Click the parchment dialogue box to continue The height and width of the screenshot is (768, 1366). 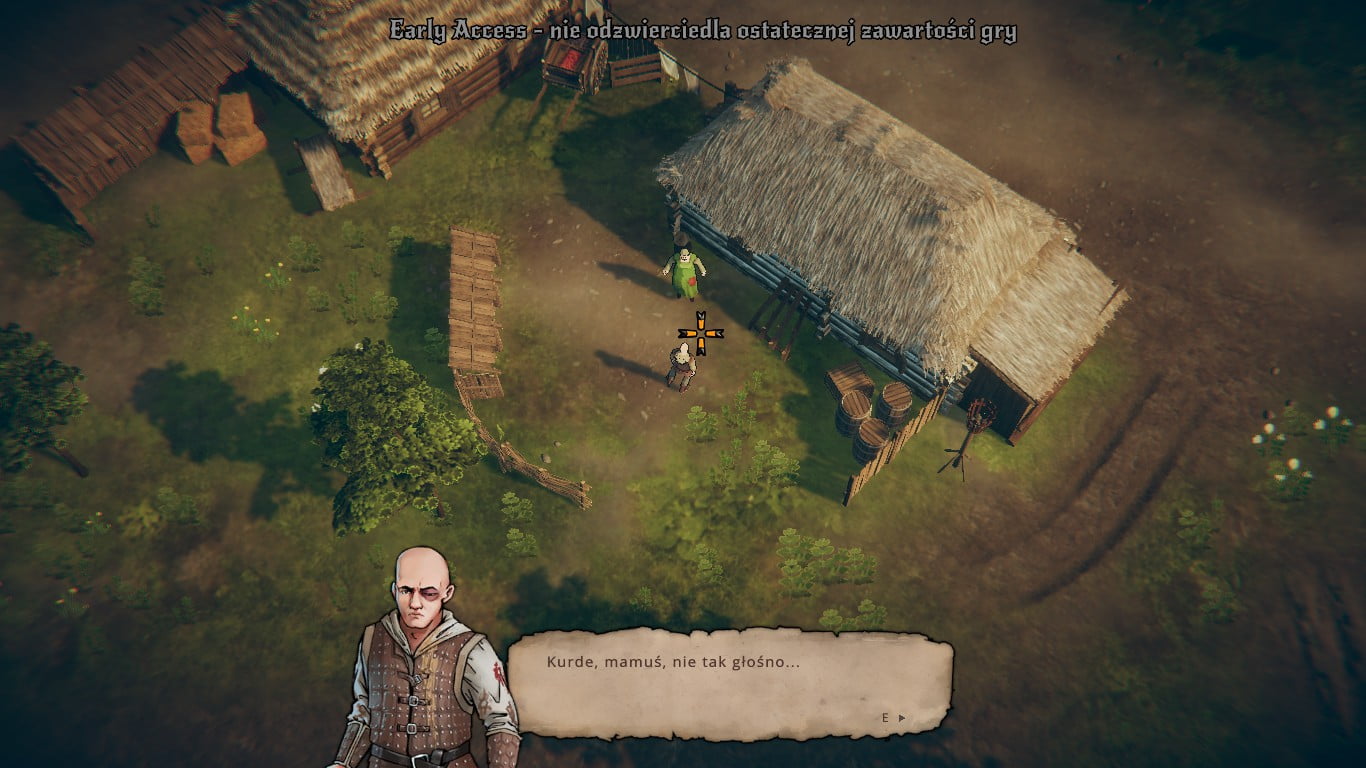click(x=730, y=684)
